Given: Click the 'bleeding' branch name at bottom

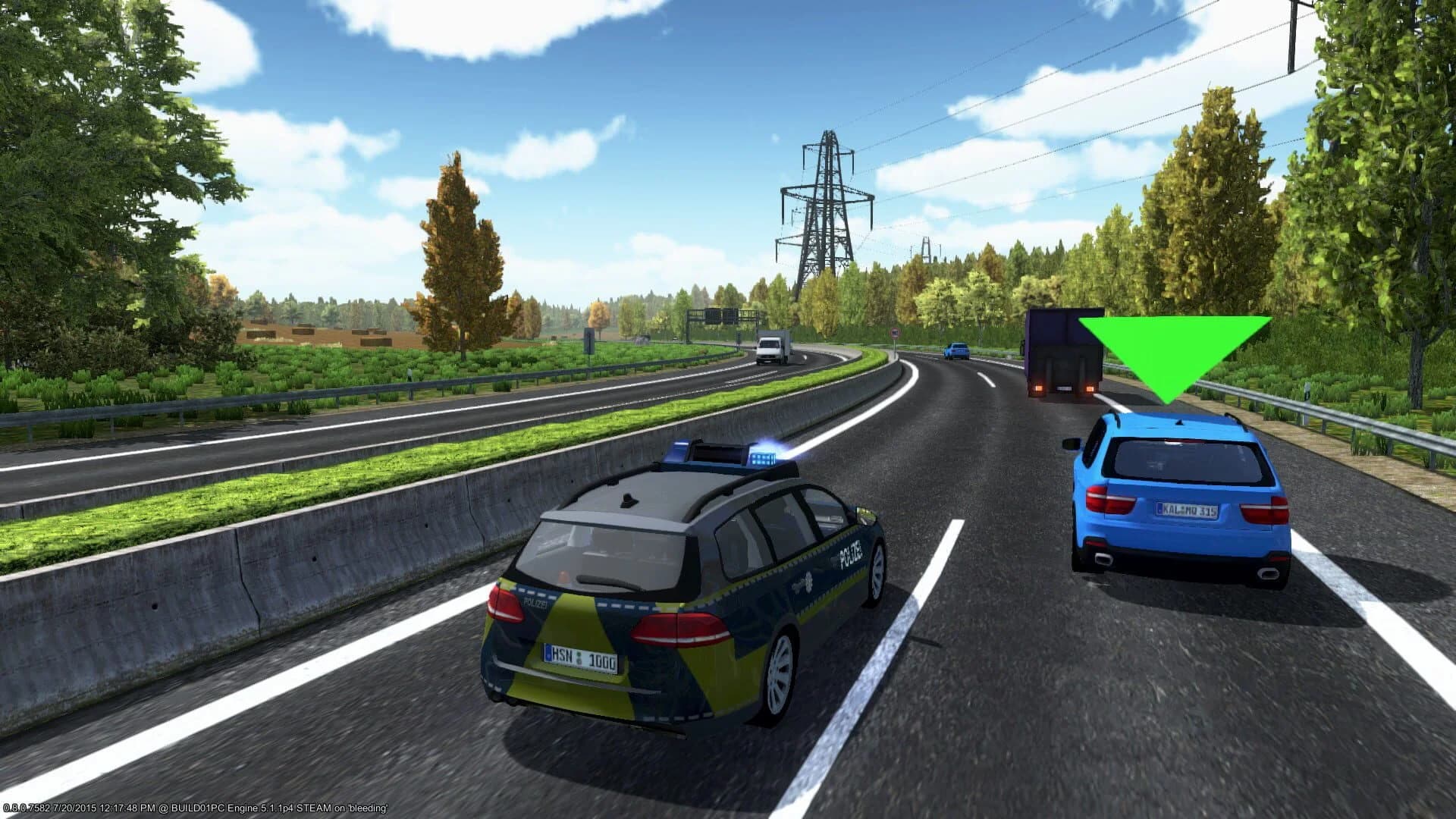Looking at the screenshot, I should click(x=370, y=808).
